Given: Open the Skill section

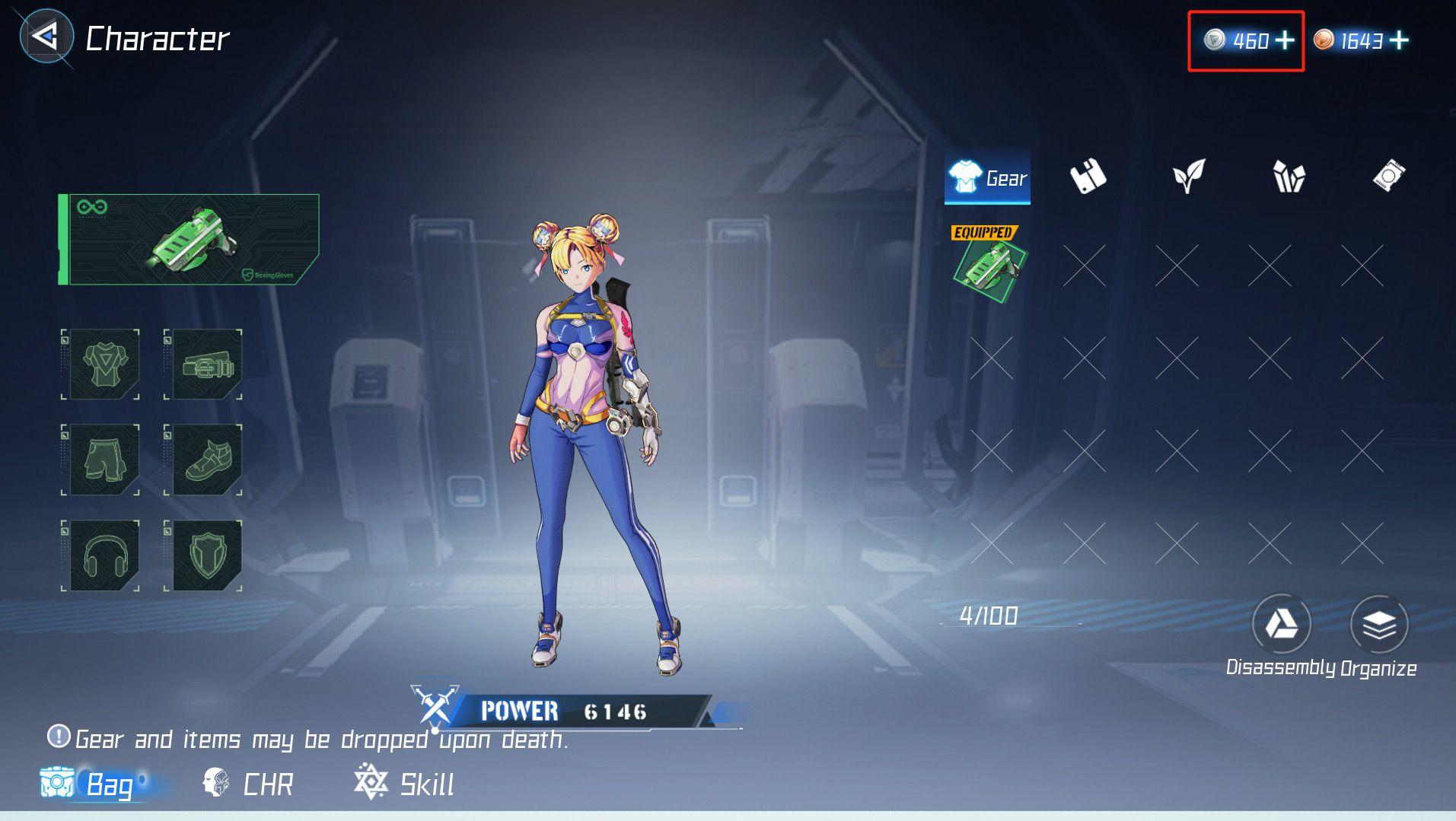Looking at the screenshot, I should tap(405, 784).
